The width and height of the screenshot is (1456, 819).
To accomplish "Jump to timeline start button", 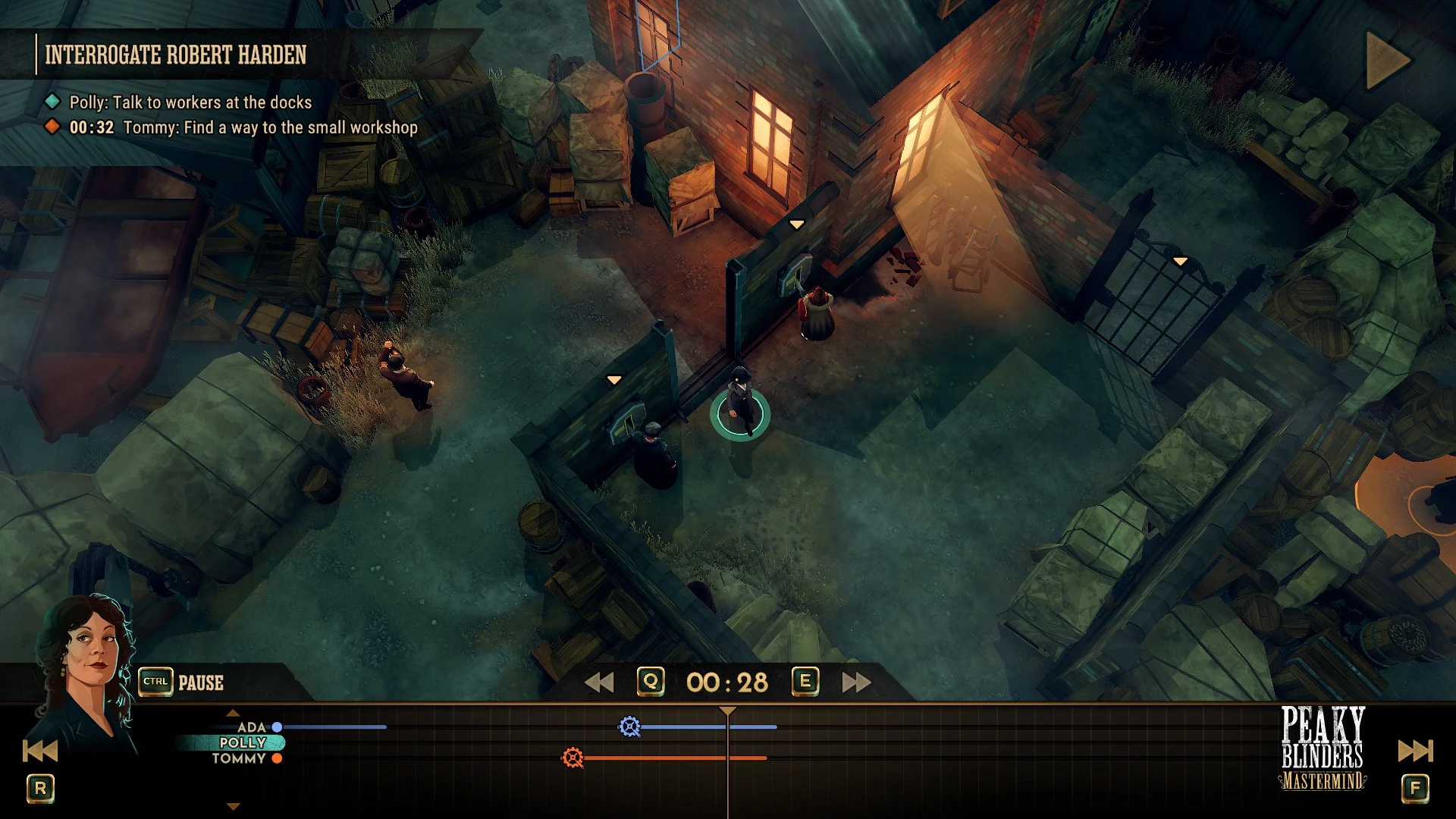I will pyautogui.click(x=40, y=751).
